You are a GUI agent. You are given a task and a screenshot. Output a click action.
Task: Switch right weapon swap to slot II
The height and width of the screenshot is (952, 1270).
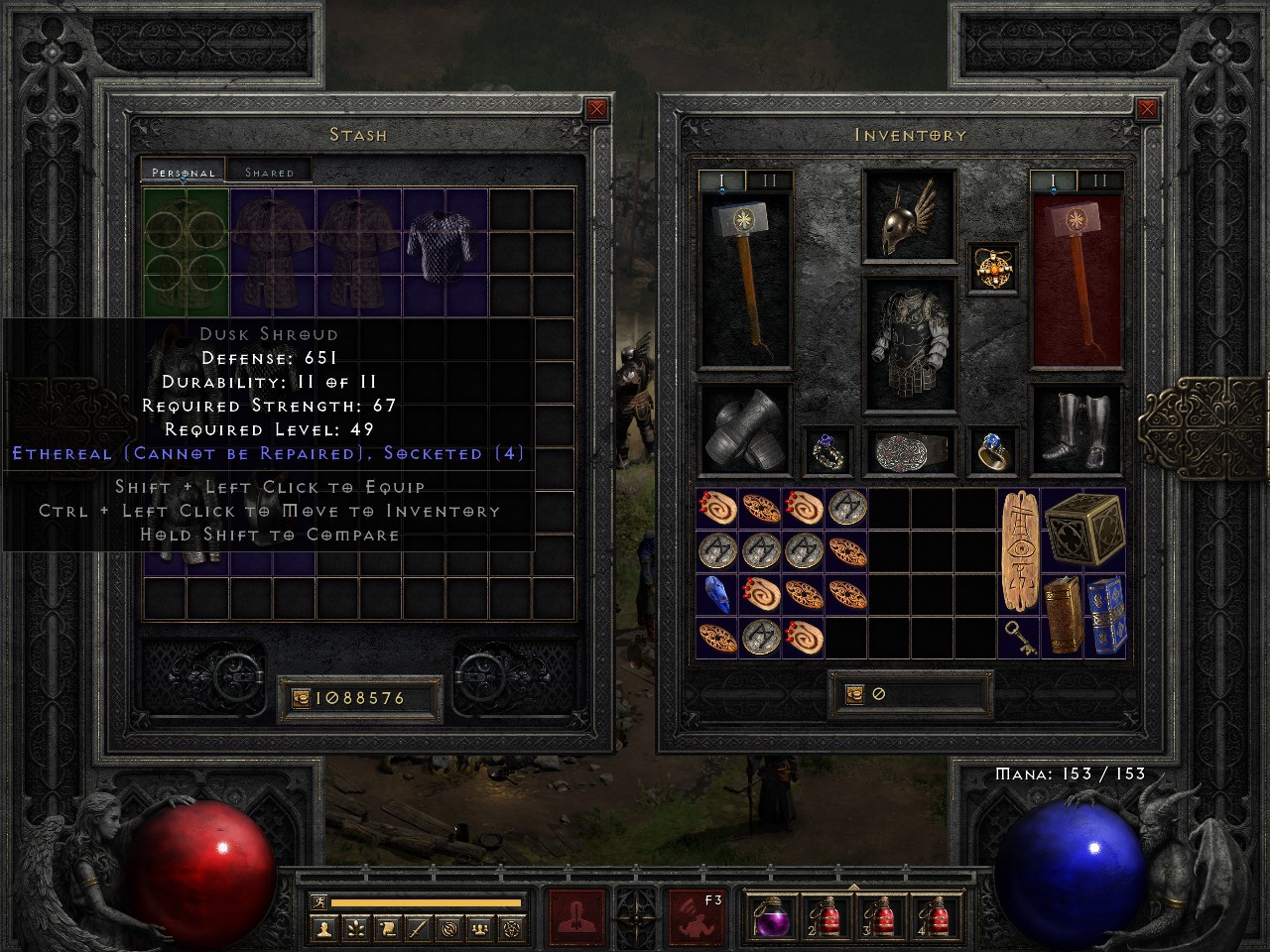[1099, 179]
